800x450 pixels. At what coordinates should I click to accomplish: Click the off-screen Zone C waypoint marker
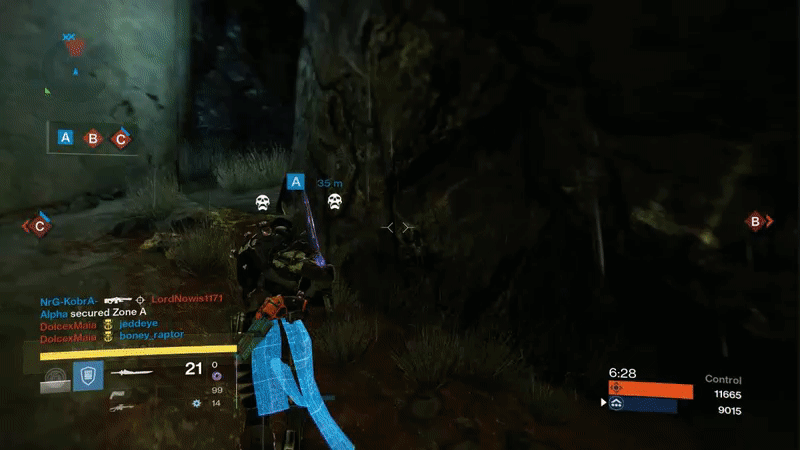39,226
